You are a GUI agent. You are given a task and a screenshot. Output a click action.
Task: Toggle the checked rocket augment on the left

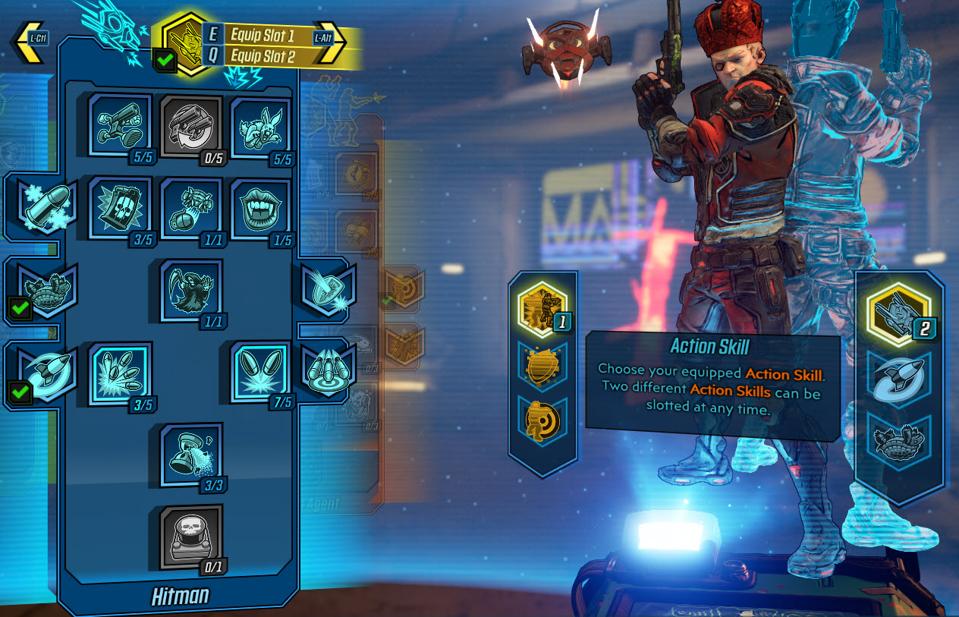[45, 372]
